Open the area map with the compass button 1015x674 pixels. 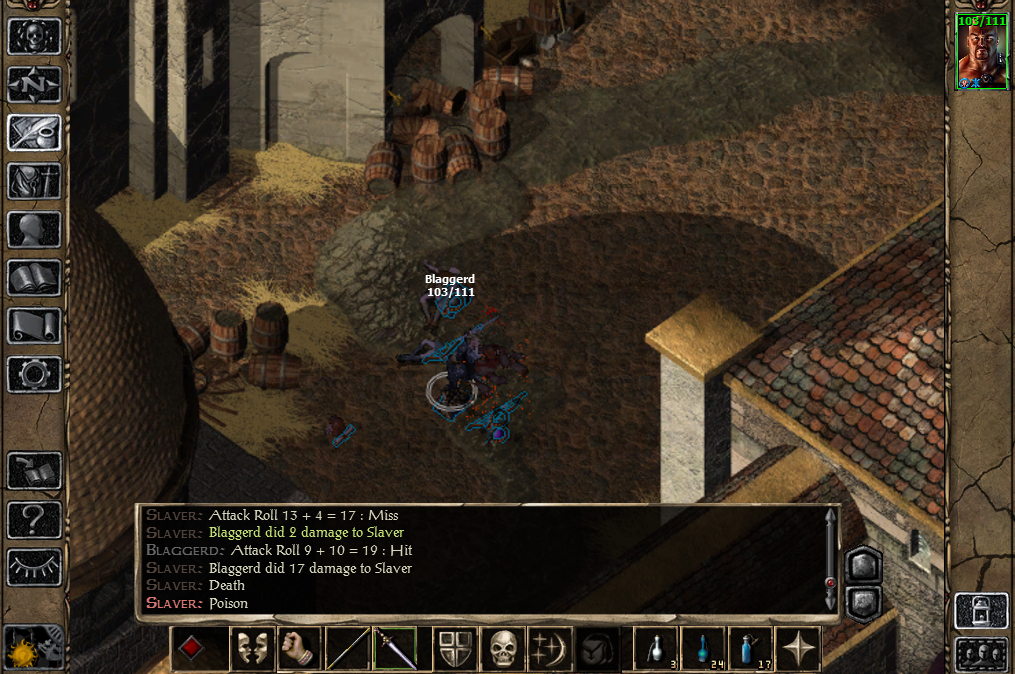click(x=34, y=84)
